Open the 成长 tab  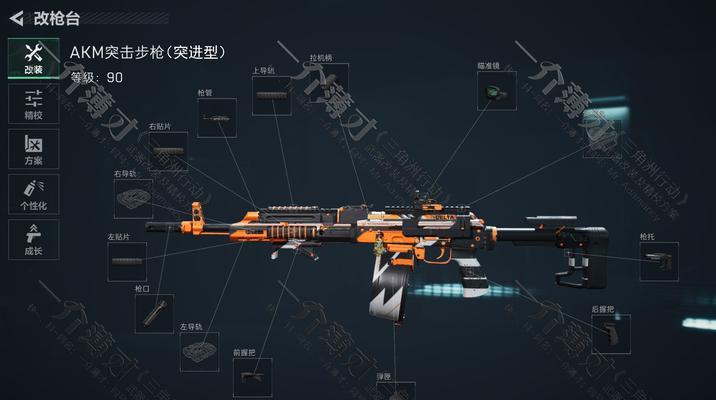(32, 240)
